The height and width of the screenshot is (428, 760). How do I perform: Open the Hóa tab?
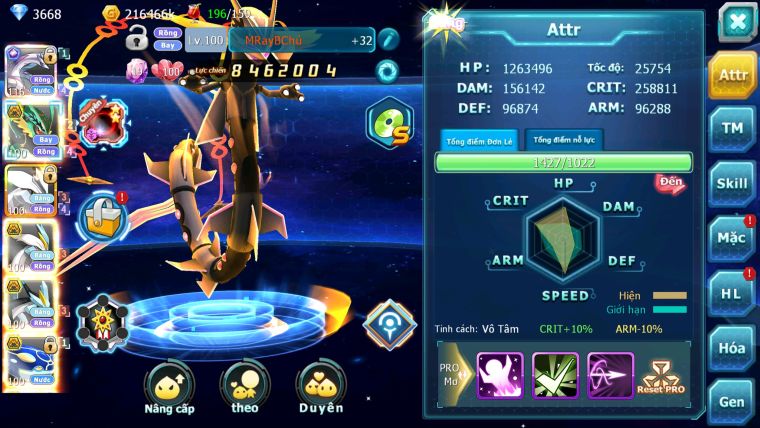(732, 347)
